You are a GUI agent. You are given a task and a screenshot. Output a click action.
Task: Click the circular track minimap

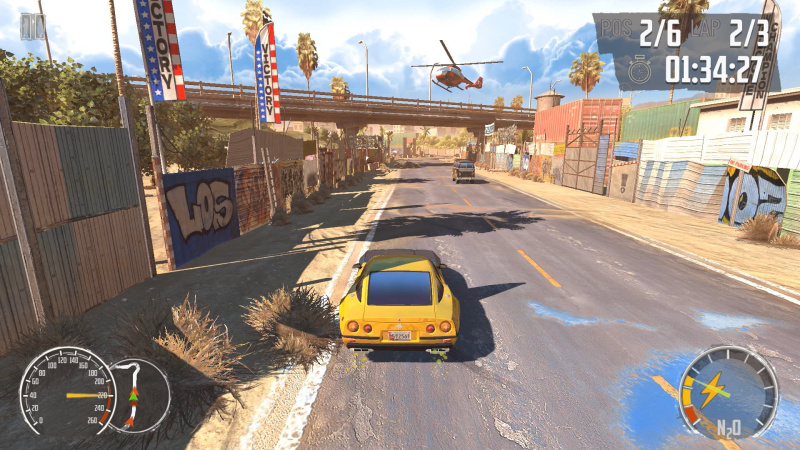coord(138,395)
